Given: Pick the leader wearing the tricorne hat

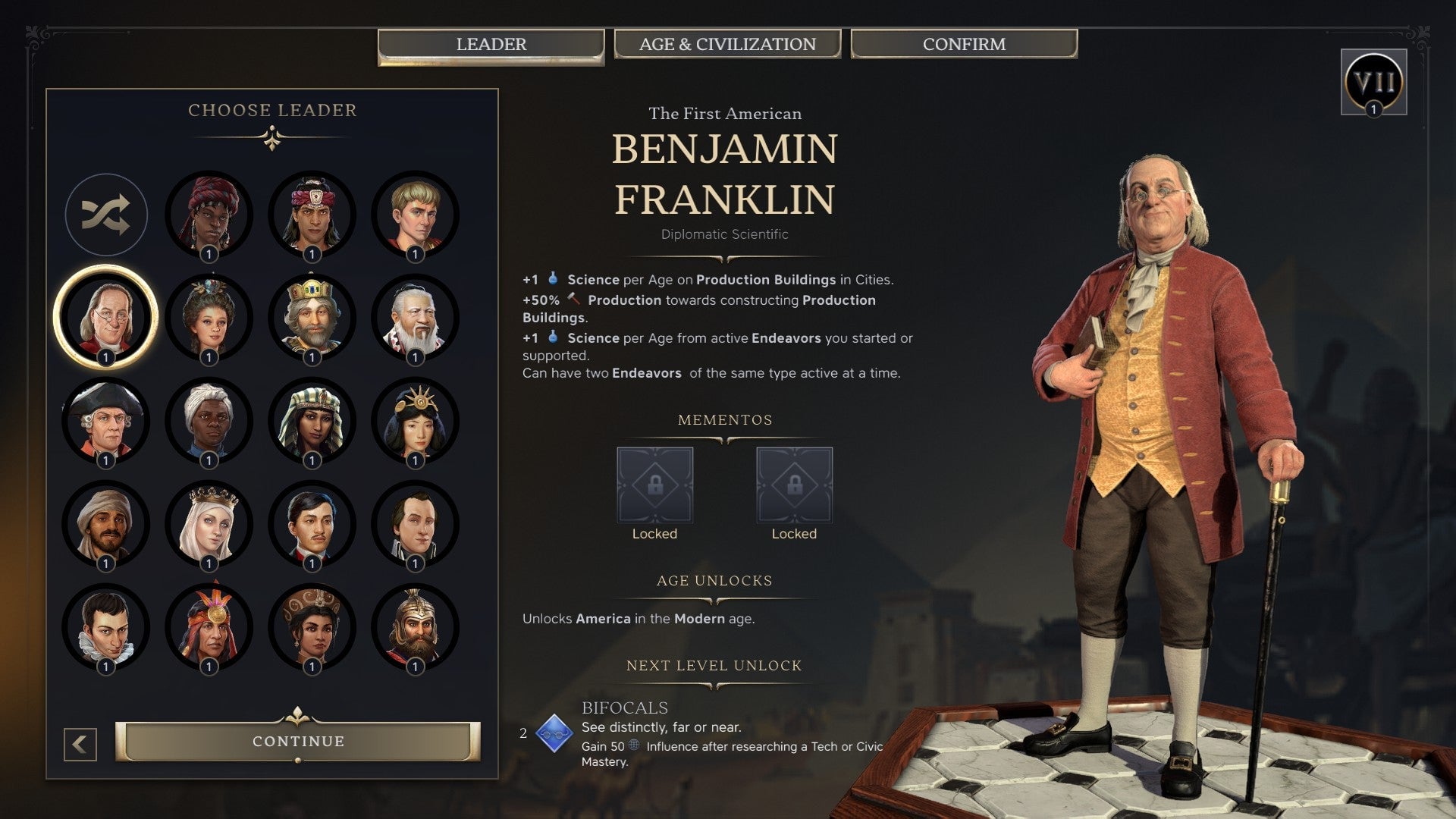Looking at the screenshot, I should click(106, 422).
